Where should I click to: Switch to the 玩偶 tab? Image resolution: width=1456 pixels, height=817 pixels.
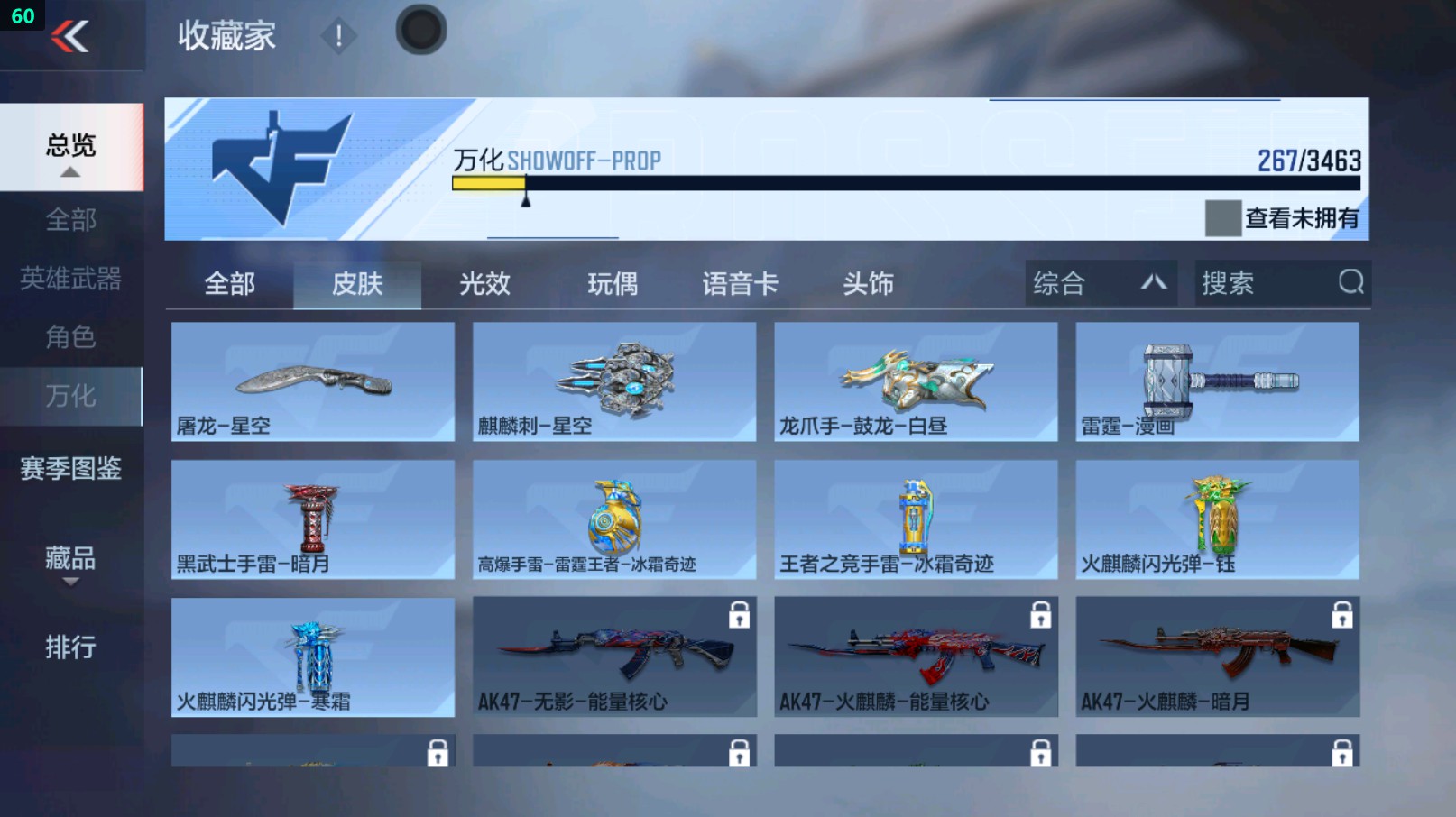point(611,283)
